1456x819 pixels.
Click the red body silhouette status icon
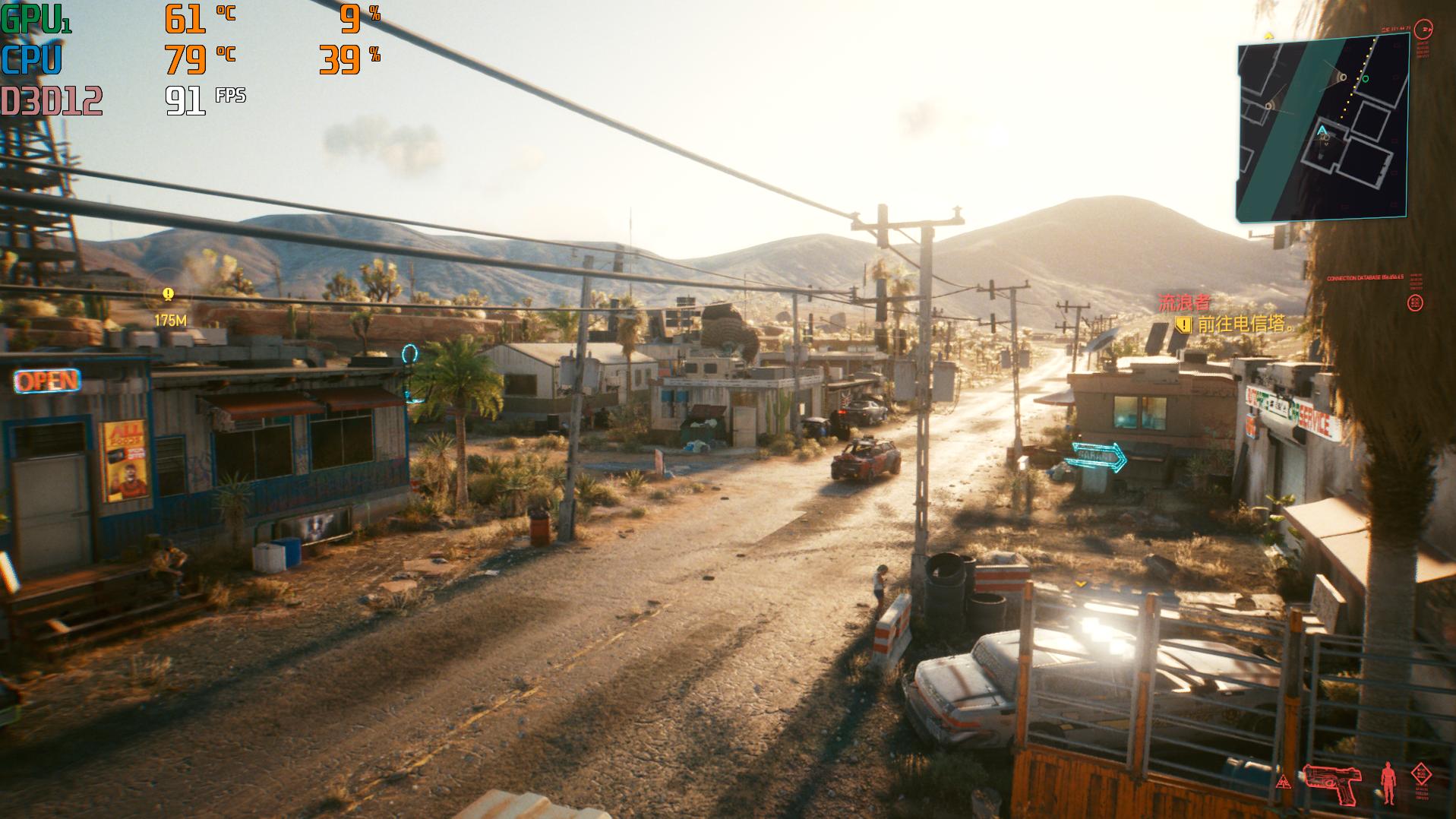pyautogui.click(x=1388, y=782)
